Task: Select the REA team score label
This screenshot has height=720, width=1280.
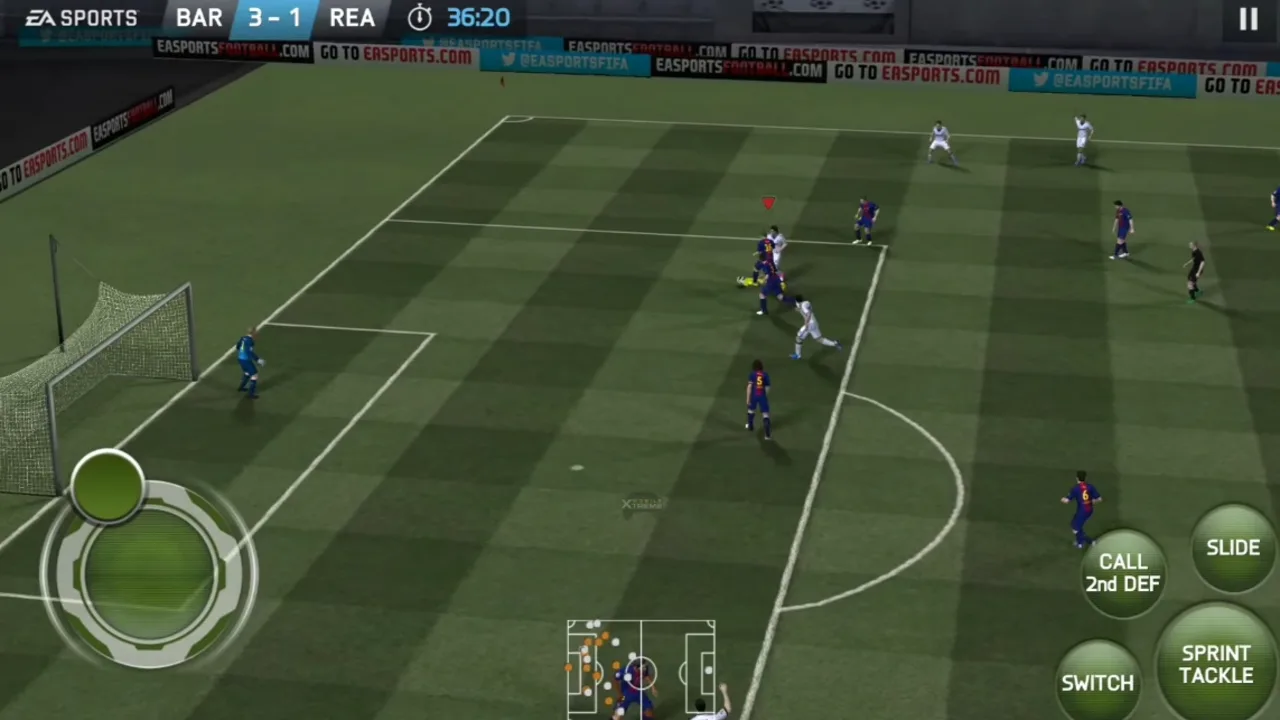Action: point(352,17)
